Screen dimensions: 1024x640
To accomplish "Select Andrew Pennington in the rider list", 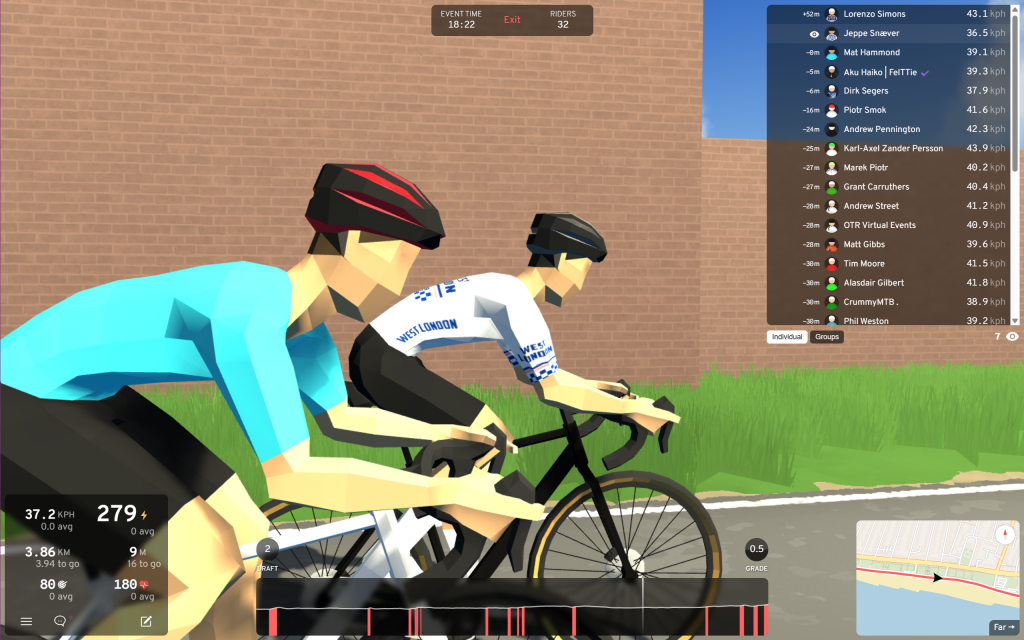I will [x=881, y=129].
